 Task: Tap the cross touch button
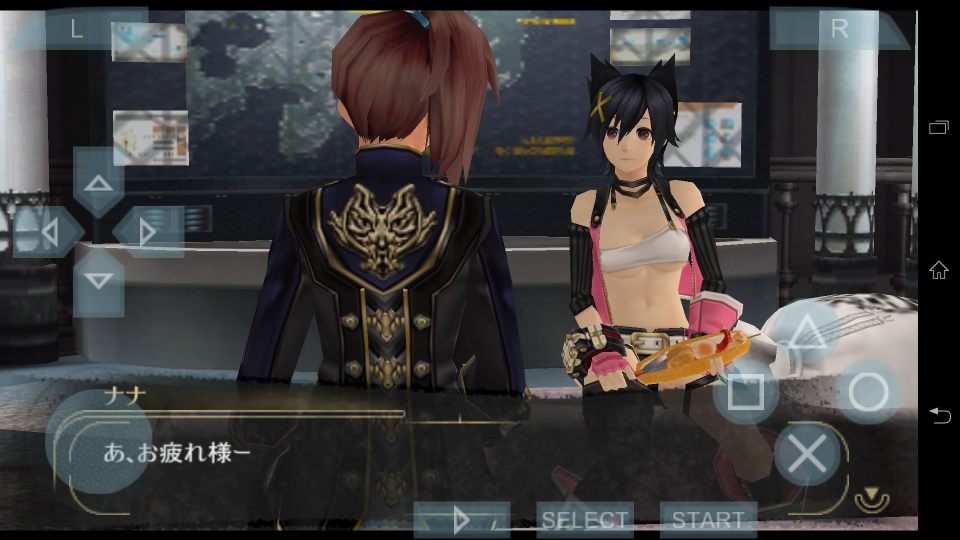(806, 454)
